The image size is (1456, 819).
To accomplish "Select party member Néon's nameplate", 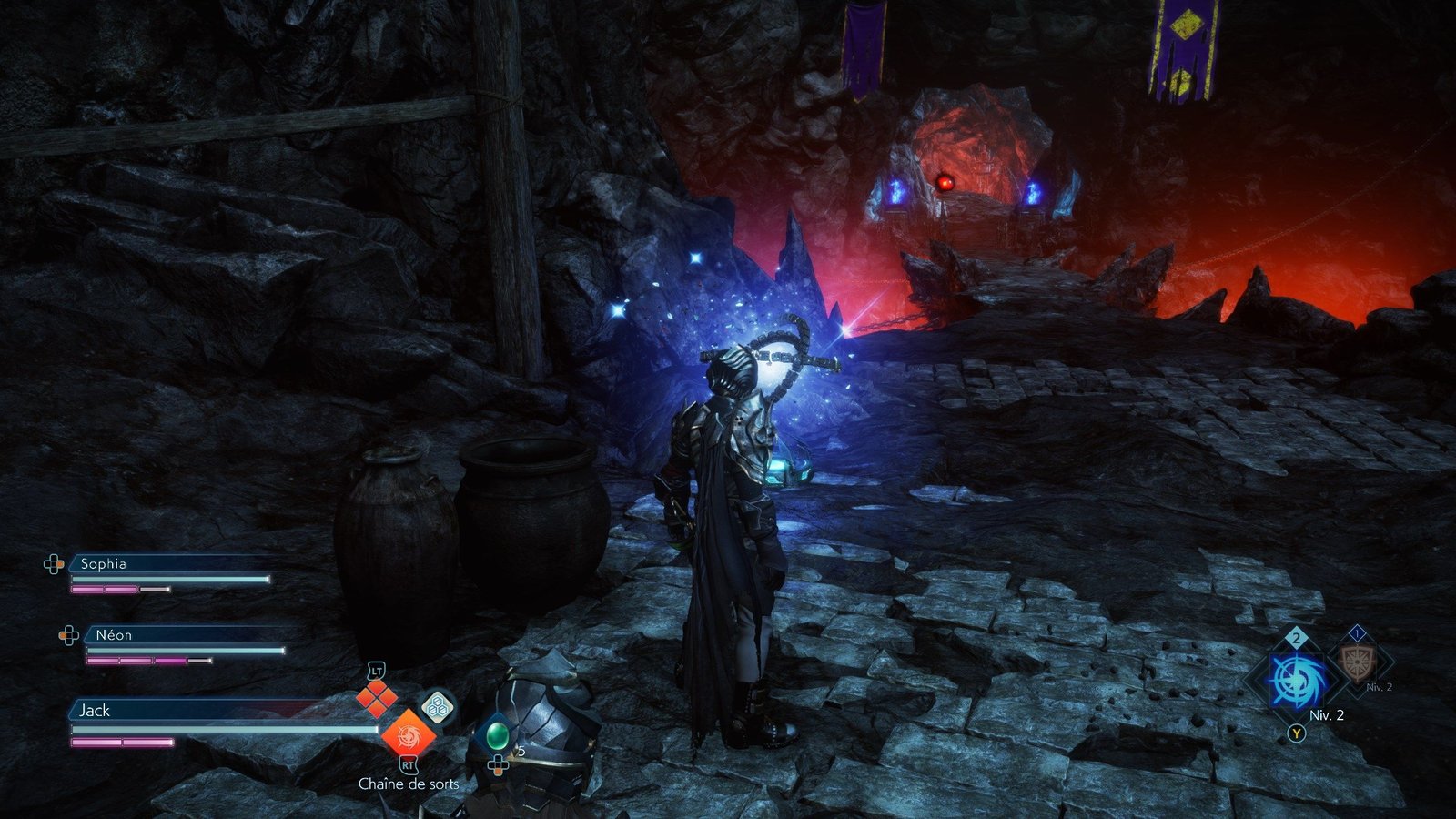I will [x=114, y=635].
